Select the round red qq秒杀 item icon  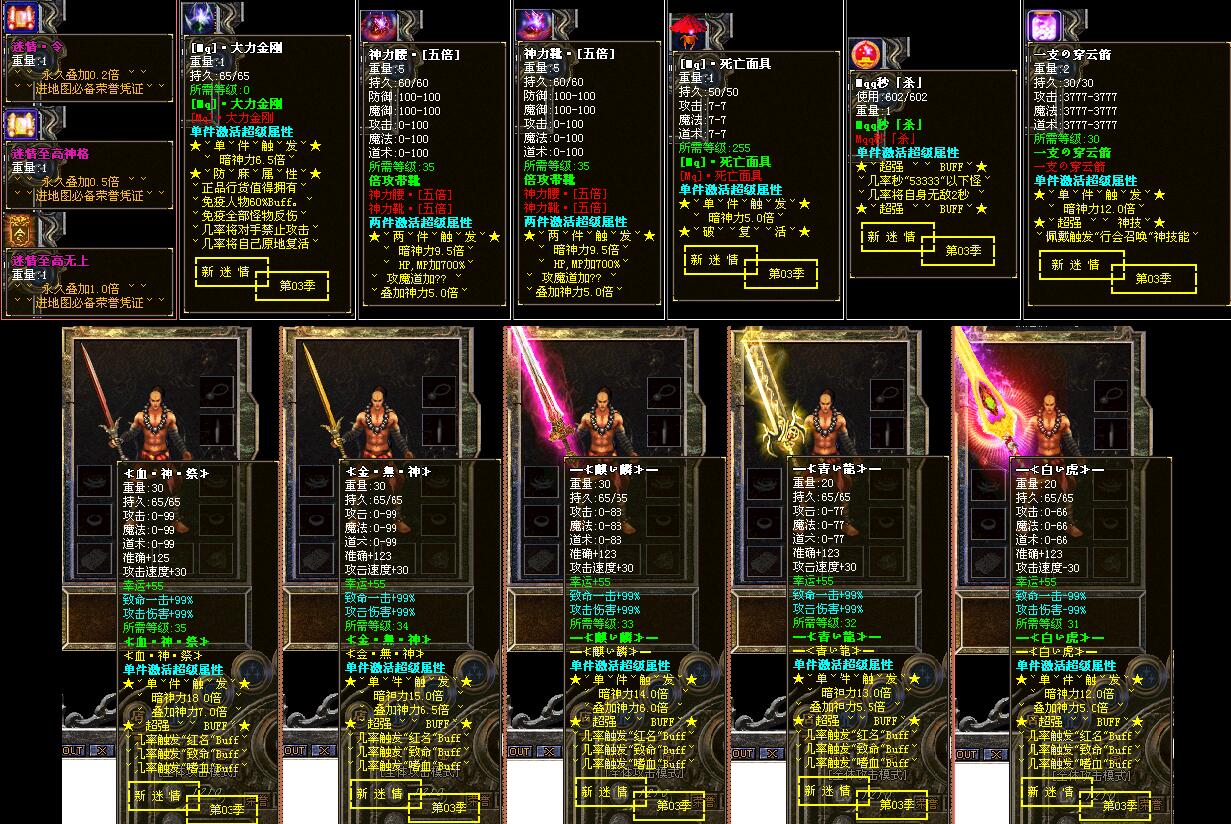[x=865, y=54]
